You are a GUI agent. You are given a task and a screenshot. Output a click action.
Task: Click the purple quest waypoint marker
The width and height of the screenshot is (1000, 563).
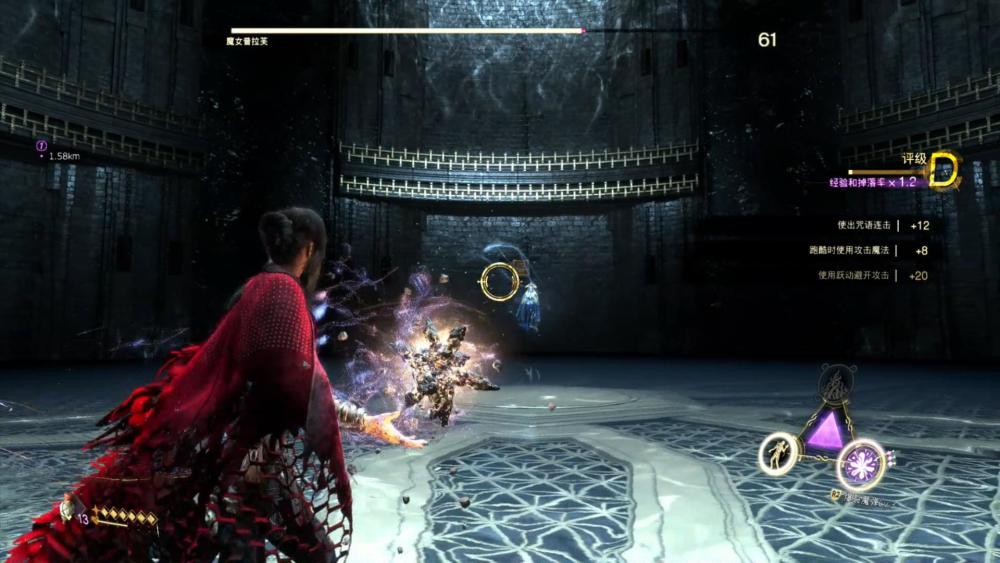pos(42,144)
